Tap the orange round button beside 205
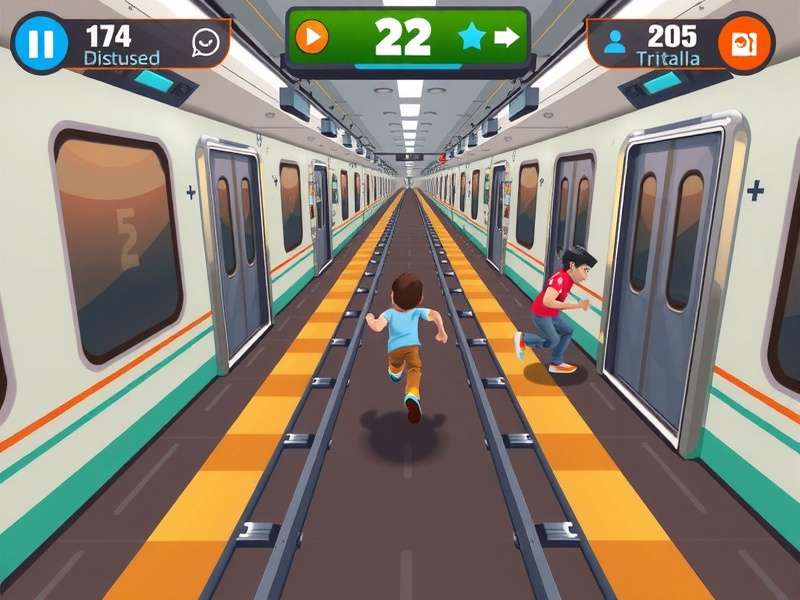Screen dimensions: 800x600 (746, 43)
